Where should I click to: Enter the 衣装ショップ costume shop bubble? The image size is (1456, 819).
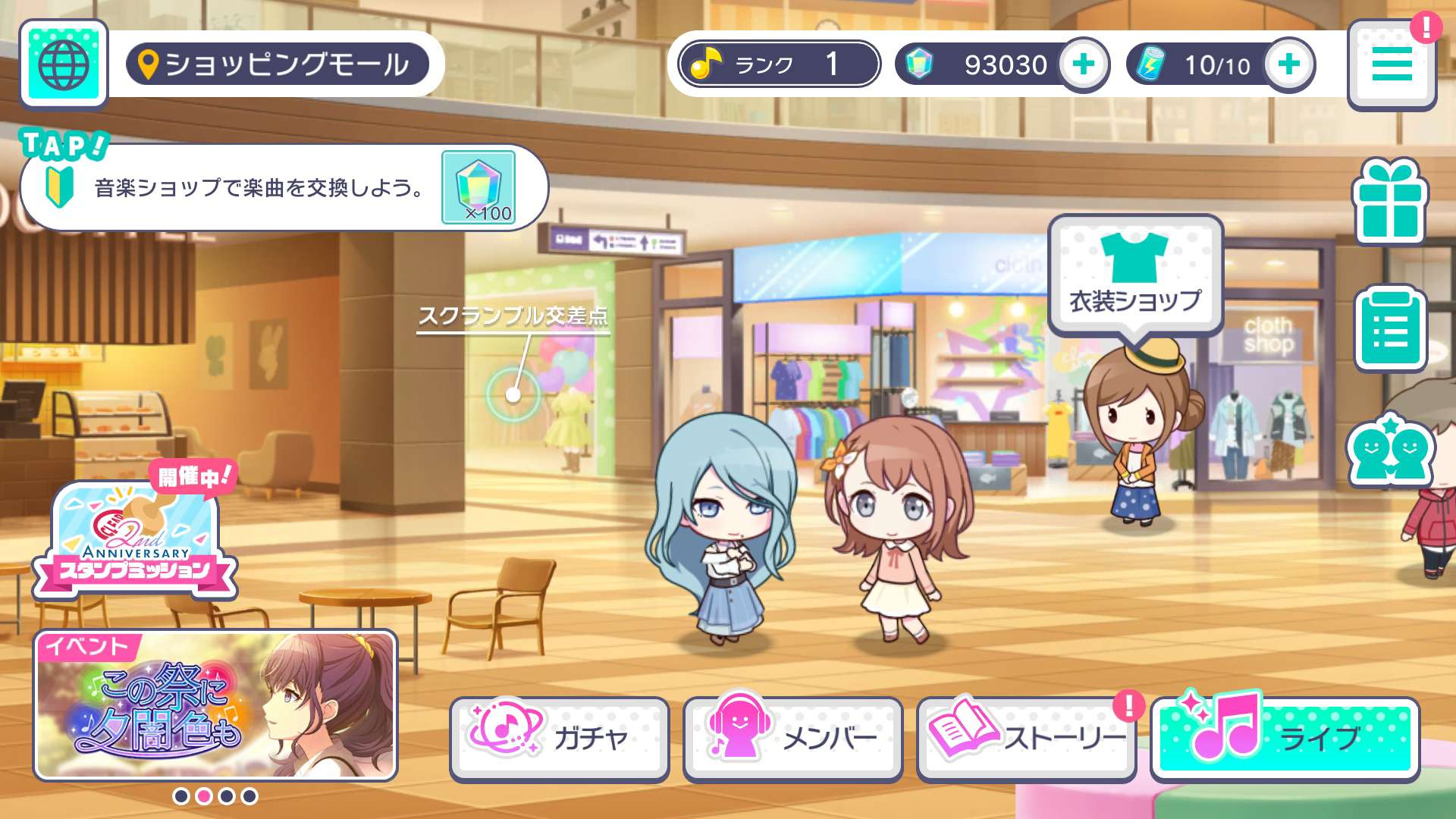(1135, 277)
